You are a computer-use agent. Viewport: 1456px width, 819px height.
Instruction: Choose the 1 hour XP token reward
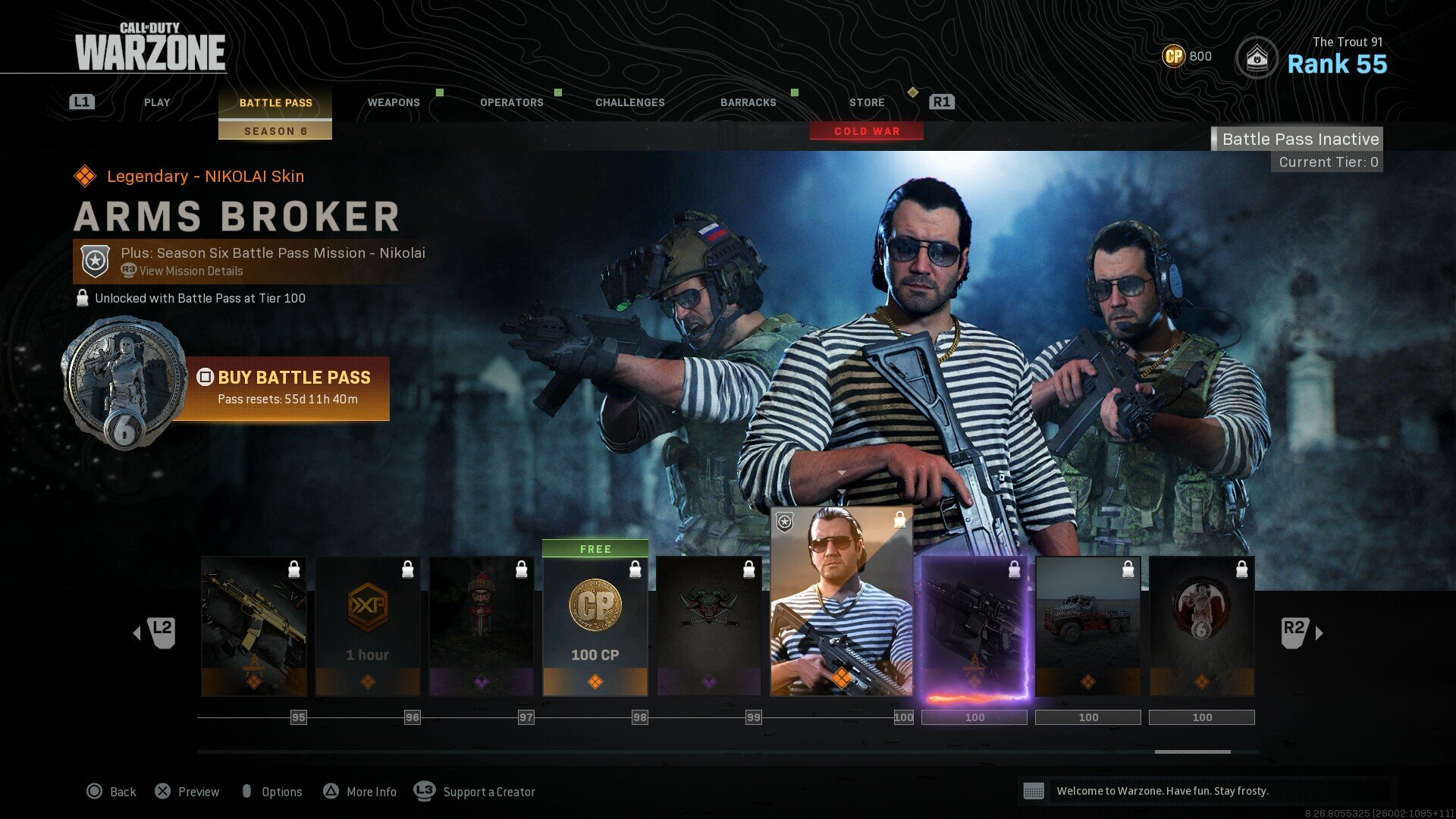368,626
